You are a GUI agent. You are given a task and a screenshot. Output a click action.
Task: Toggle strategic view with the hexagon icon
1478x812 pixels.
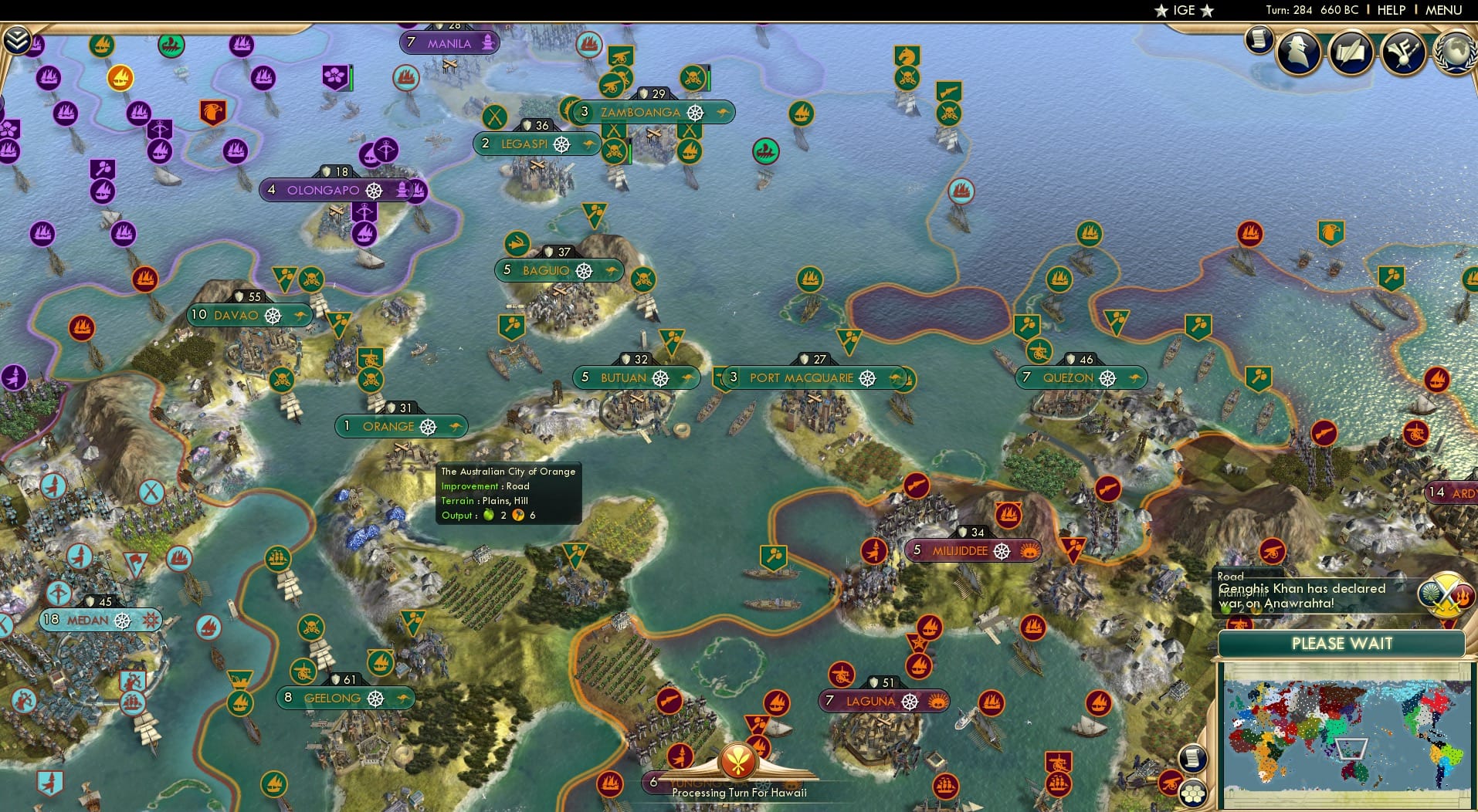click(1194, 794)
